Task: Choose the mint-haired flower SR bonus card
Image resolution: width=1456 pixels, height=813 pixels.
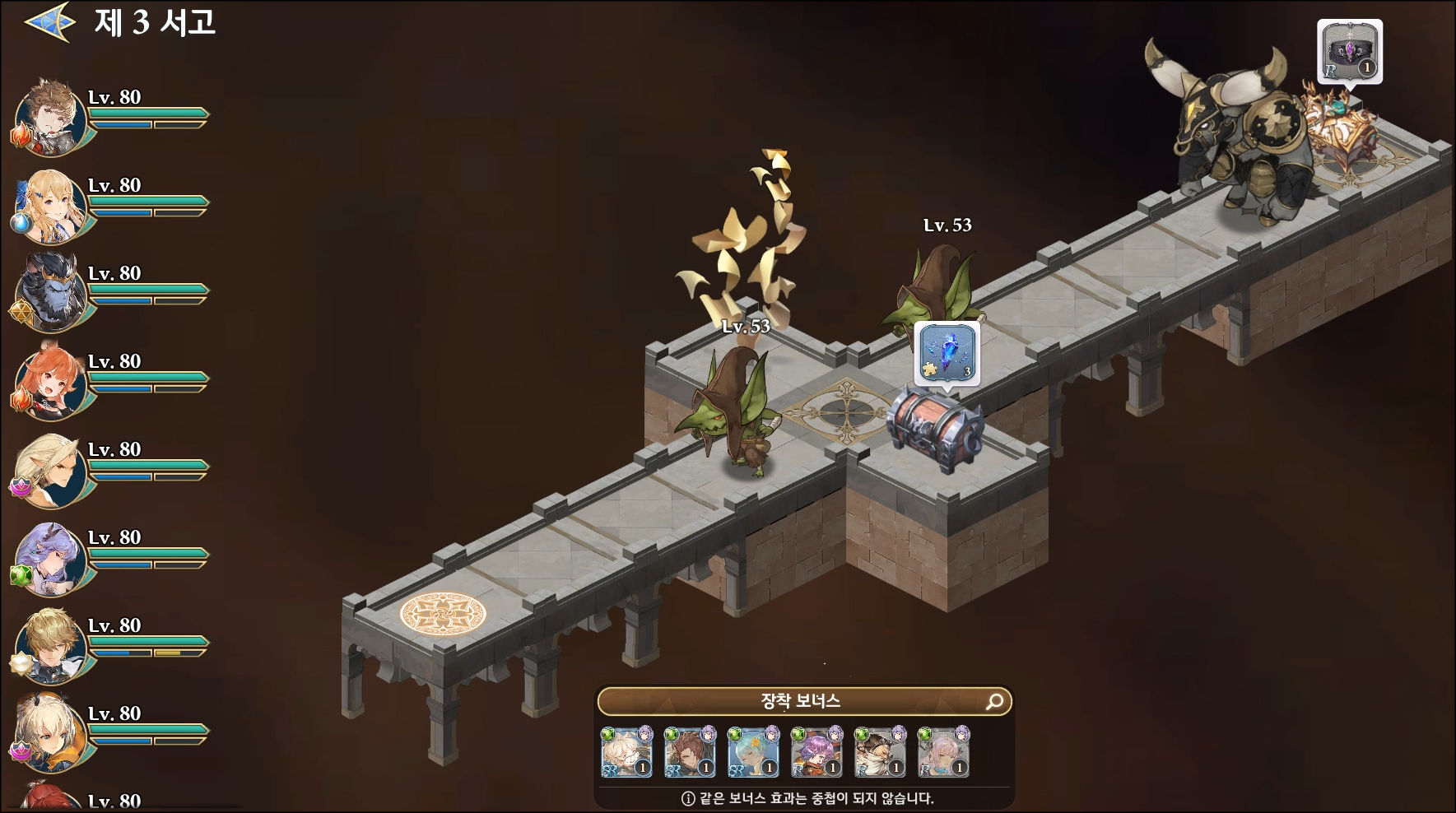Action: tap(754, 752)
